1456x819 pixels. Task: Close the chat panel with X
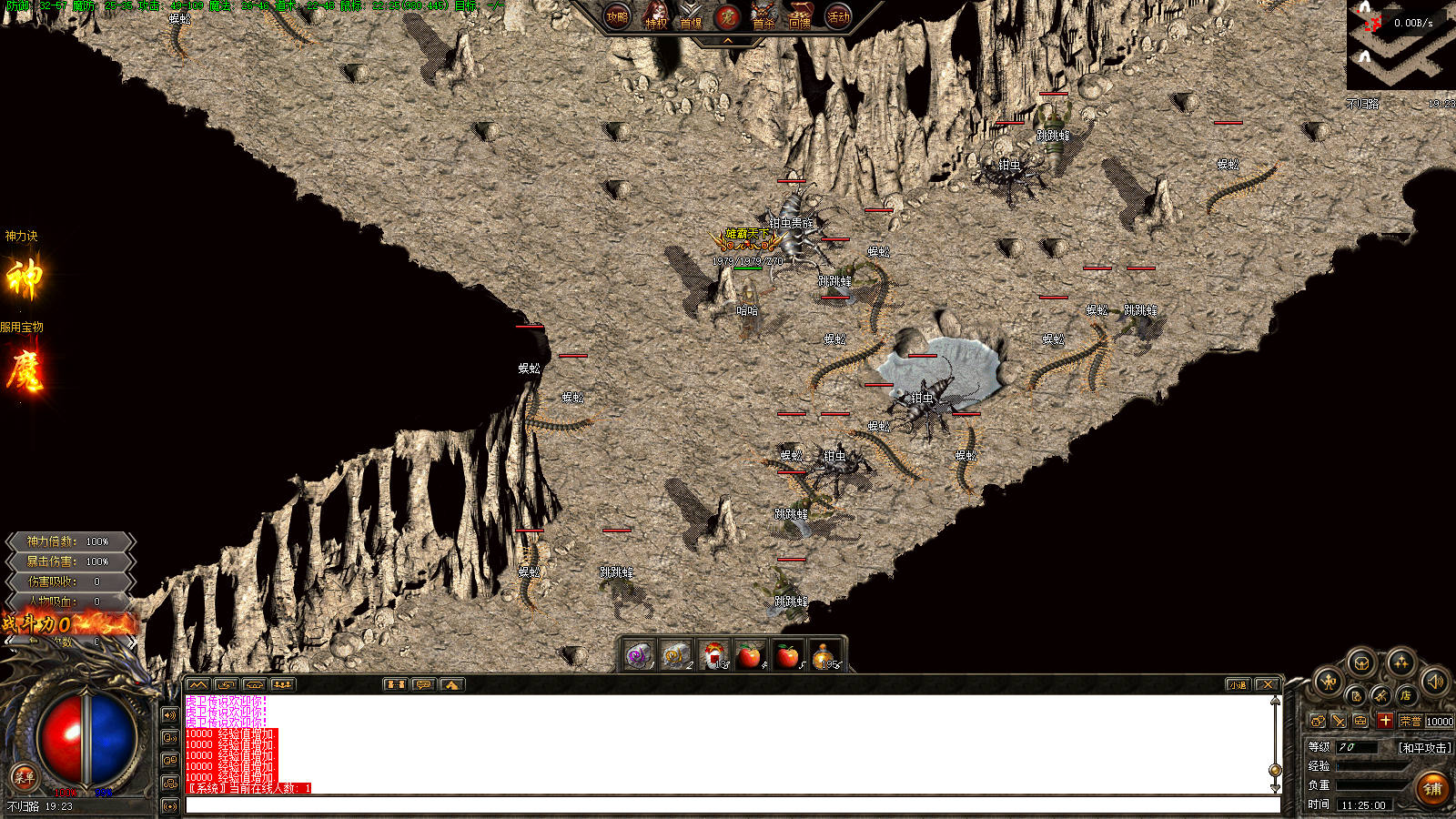1267,684
